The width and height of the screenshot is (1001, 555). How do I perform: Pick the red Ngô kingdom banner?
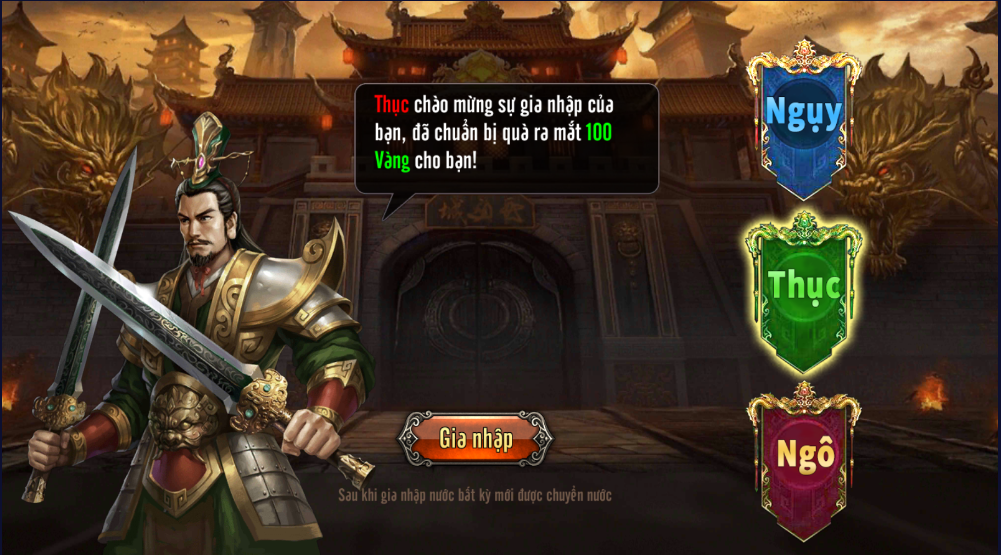coord(805,455)
